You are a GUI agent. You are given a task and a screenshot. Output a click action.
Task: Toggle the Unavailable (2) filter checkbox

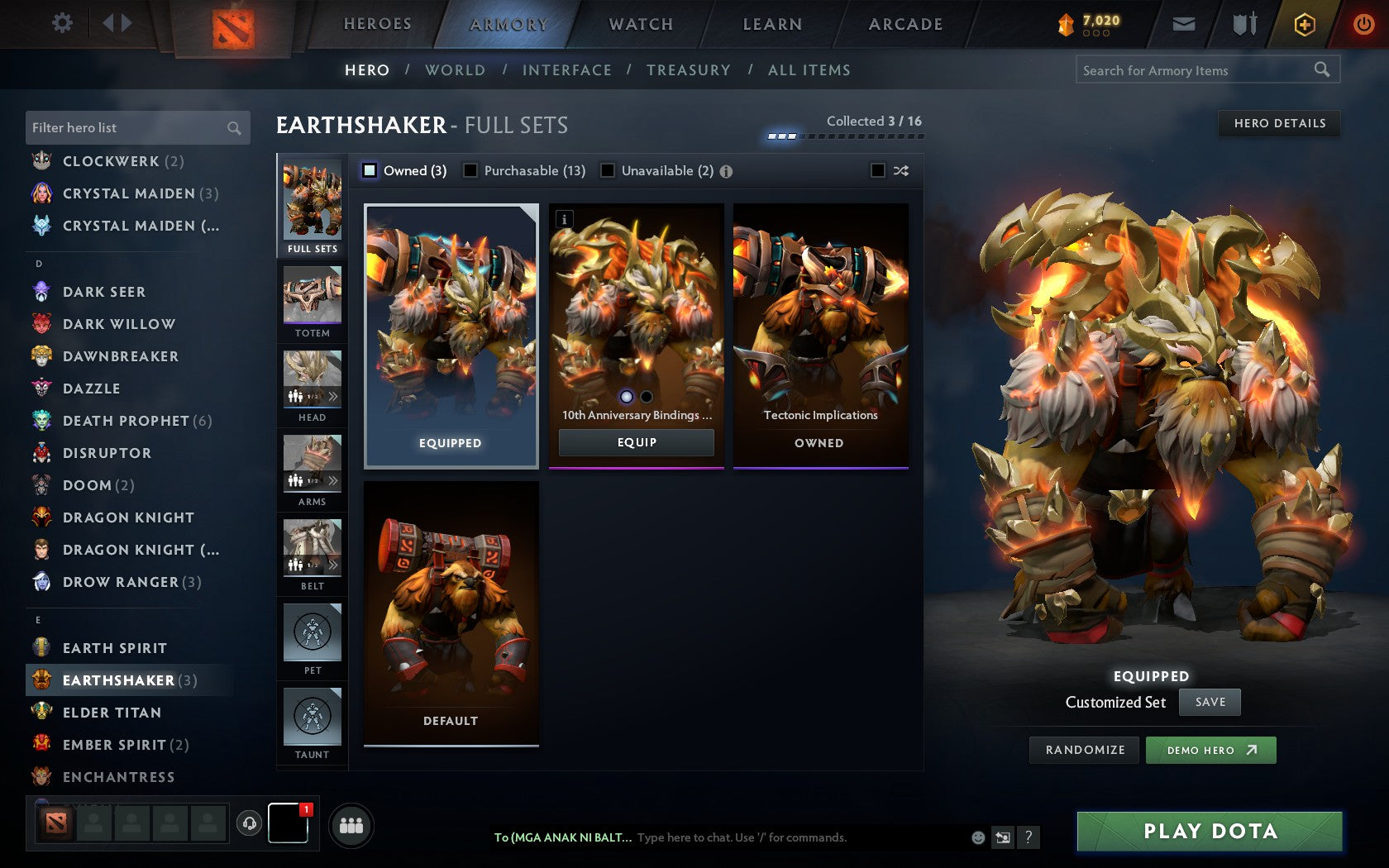[x=609, y=170]
